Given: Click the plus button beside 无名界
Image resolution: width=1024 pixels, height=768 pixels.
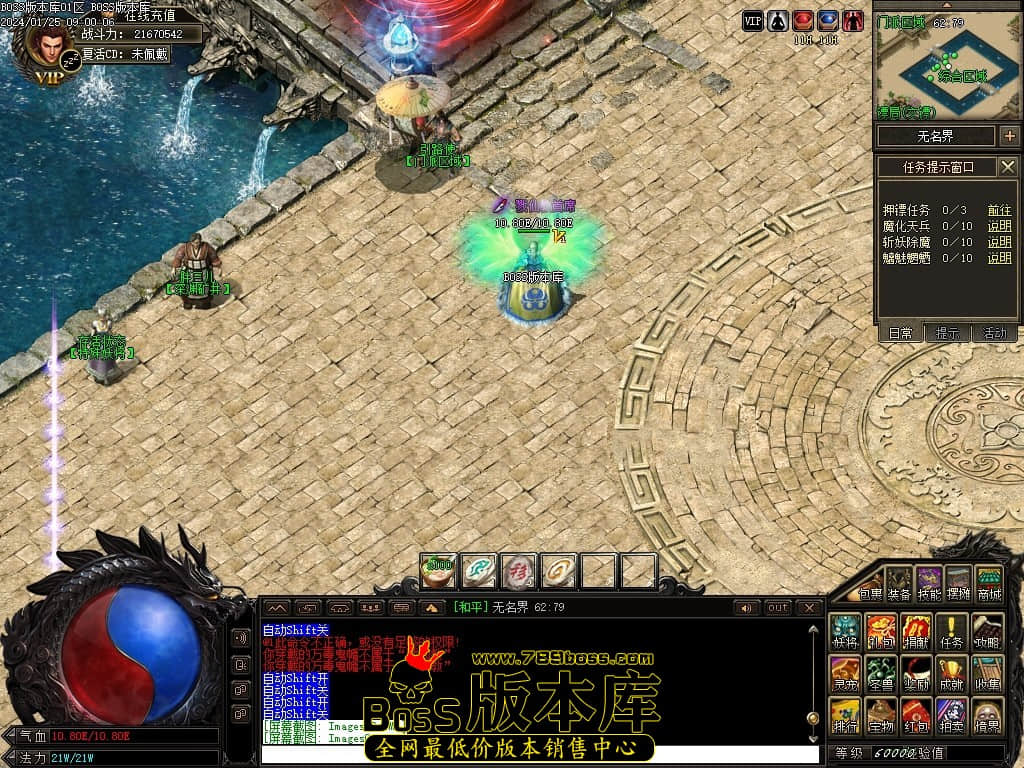Looking at the screenshot, I should pyautogui.click(x=1008, y=136).
